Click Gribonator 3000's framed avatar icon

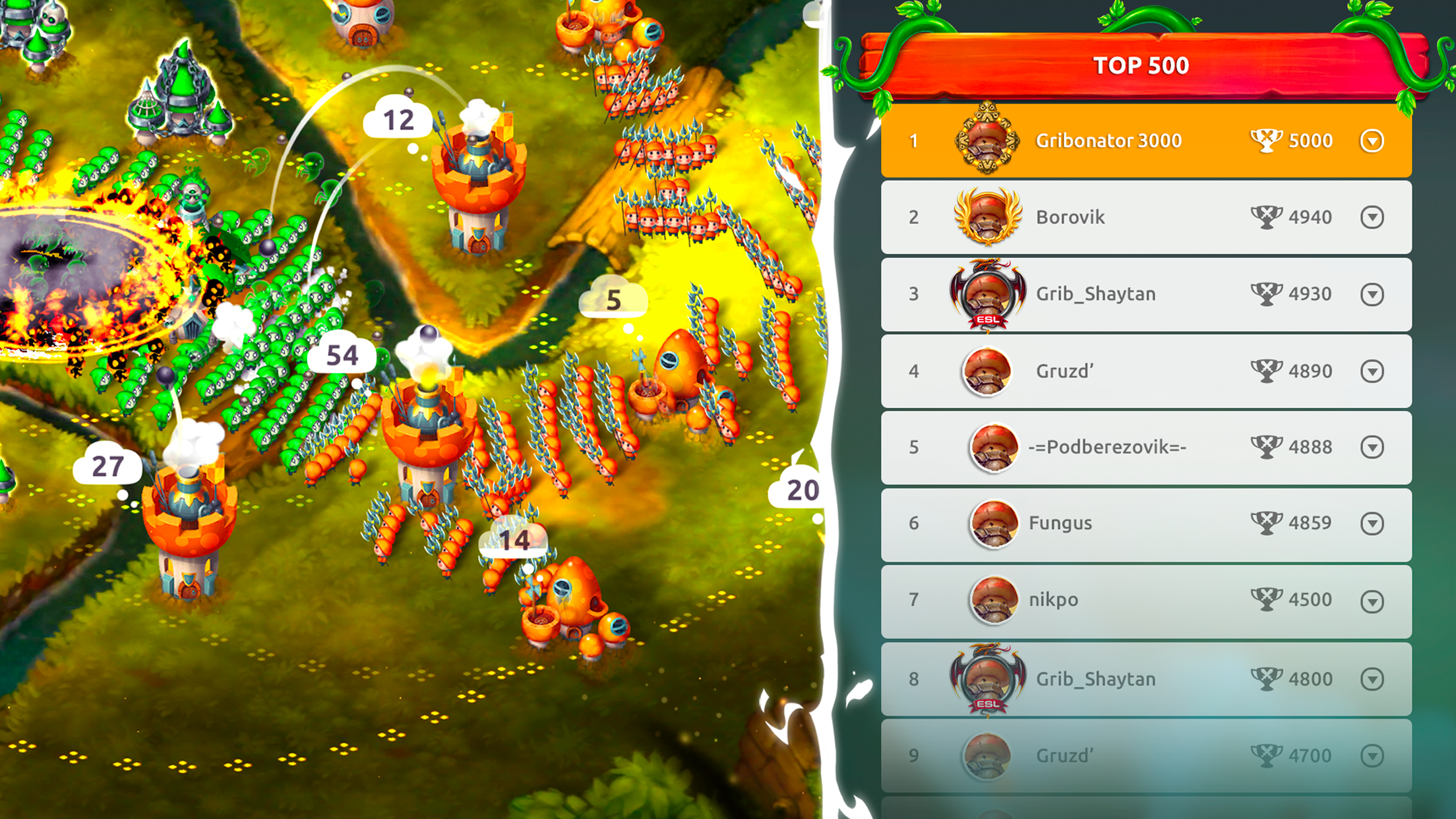pos(985,140)
